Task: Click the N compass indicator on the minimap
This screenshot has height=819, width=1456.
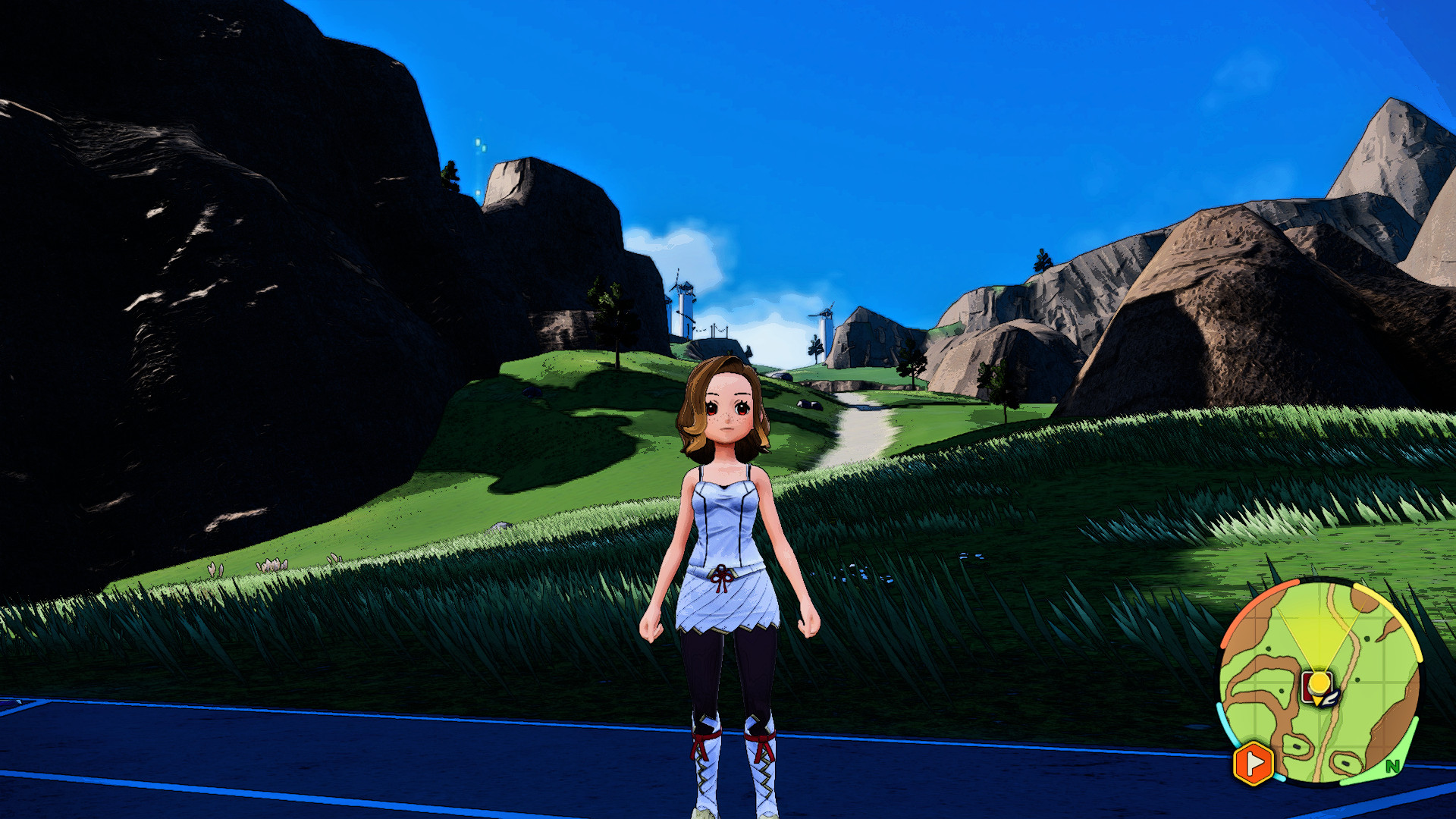Action: (x=1393, y=766)
